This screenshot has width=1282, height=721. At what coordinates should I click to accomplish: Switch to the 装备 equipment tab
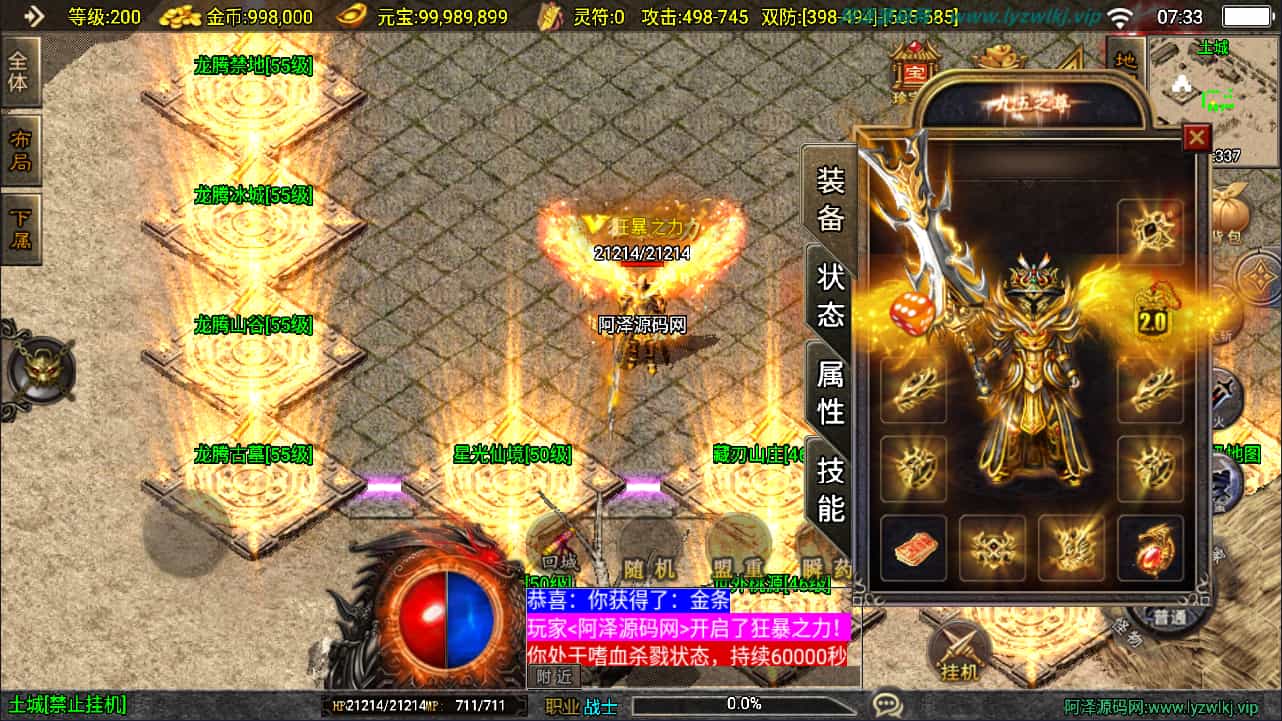pos(831,199)
